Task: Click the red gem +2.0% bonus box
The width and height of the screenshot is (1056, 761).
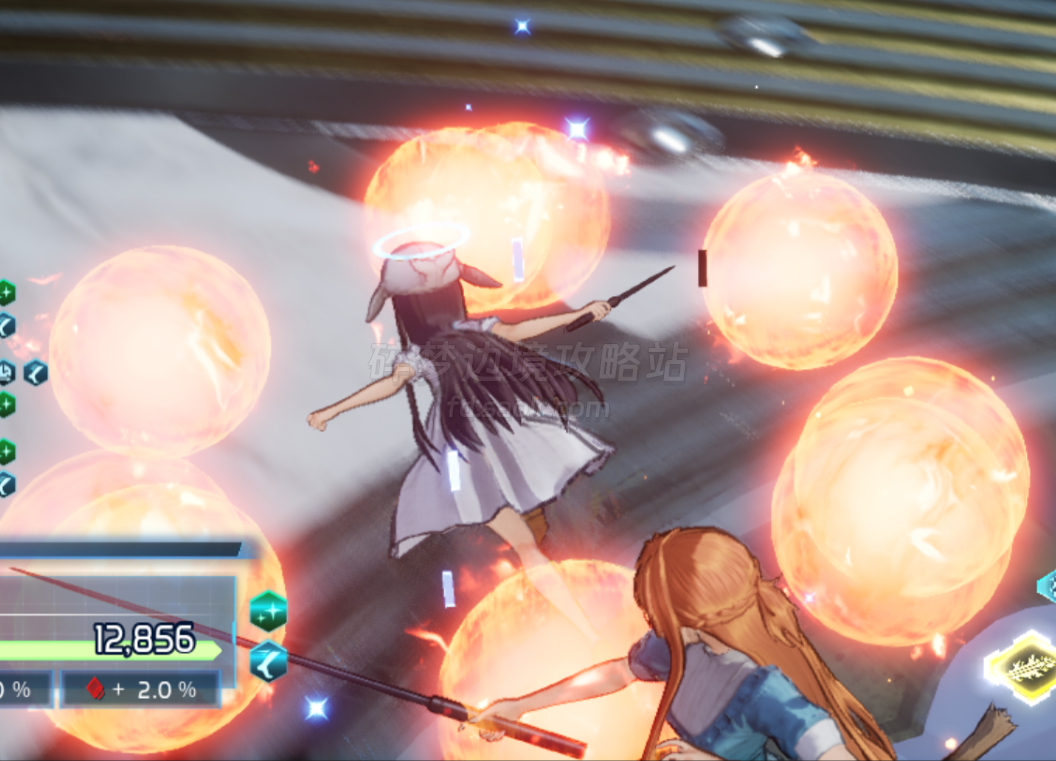Action: 140,689
